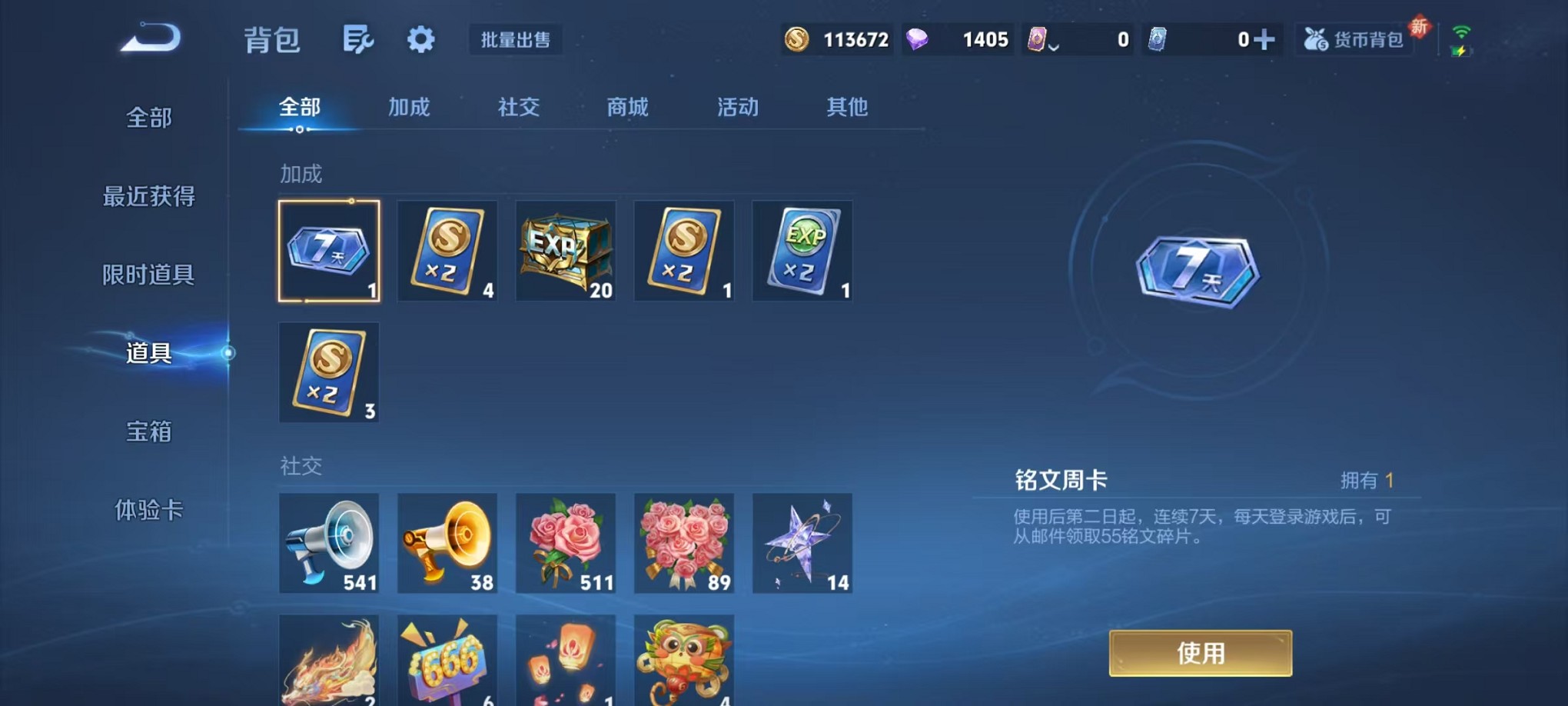Image resolution: width=1568 pixels, height=706 pixels.
Task: Select the double EXP card with x2
Action: [x=802, y=251]
